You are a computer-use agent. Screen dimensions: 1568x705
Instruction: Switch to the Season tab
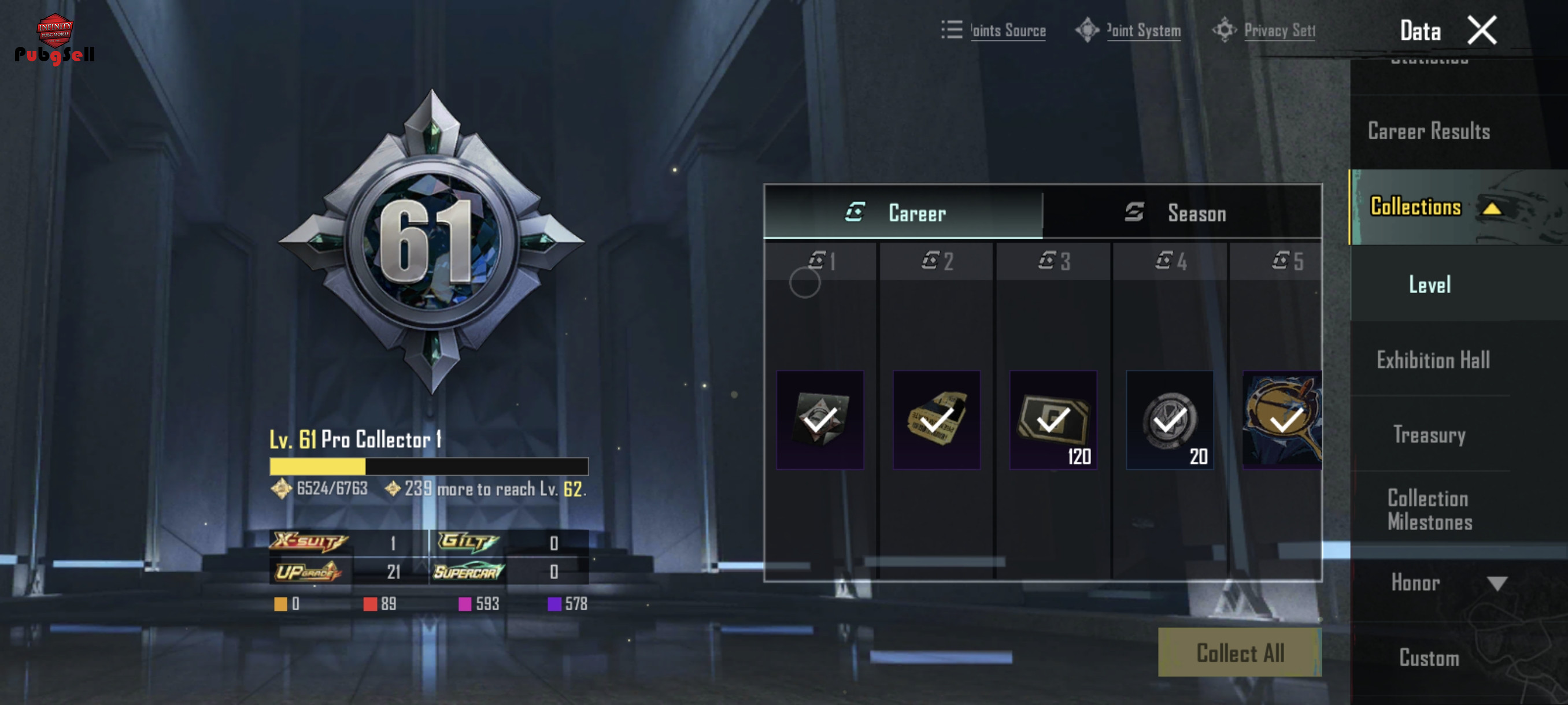(x=1181, y=213)
